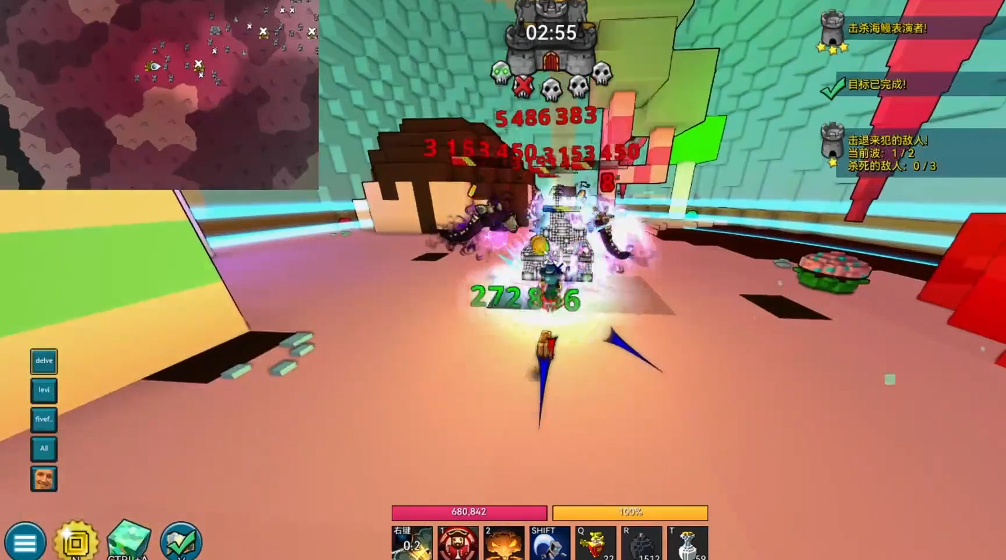Choose the 'fivef..' chat tab
This screenshot has width=1006, height=560.
coord(44,420)
